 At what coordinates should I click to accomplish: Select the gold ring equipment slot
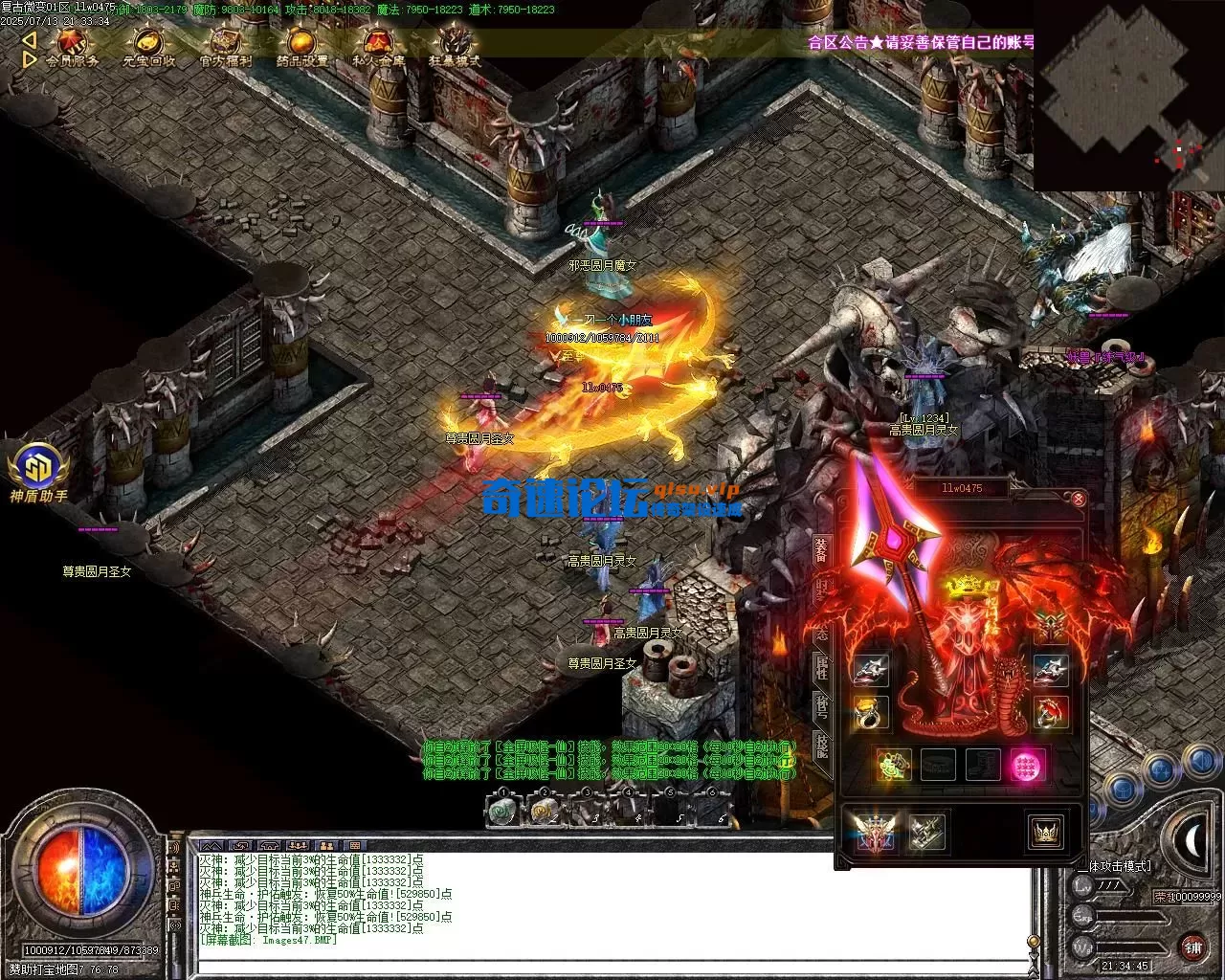[x=870, y=712]
